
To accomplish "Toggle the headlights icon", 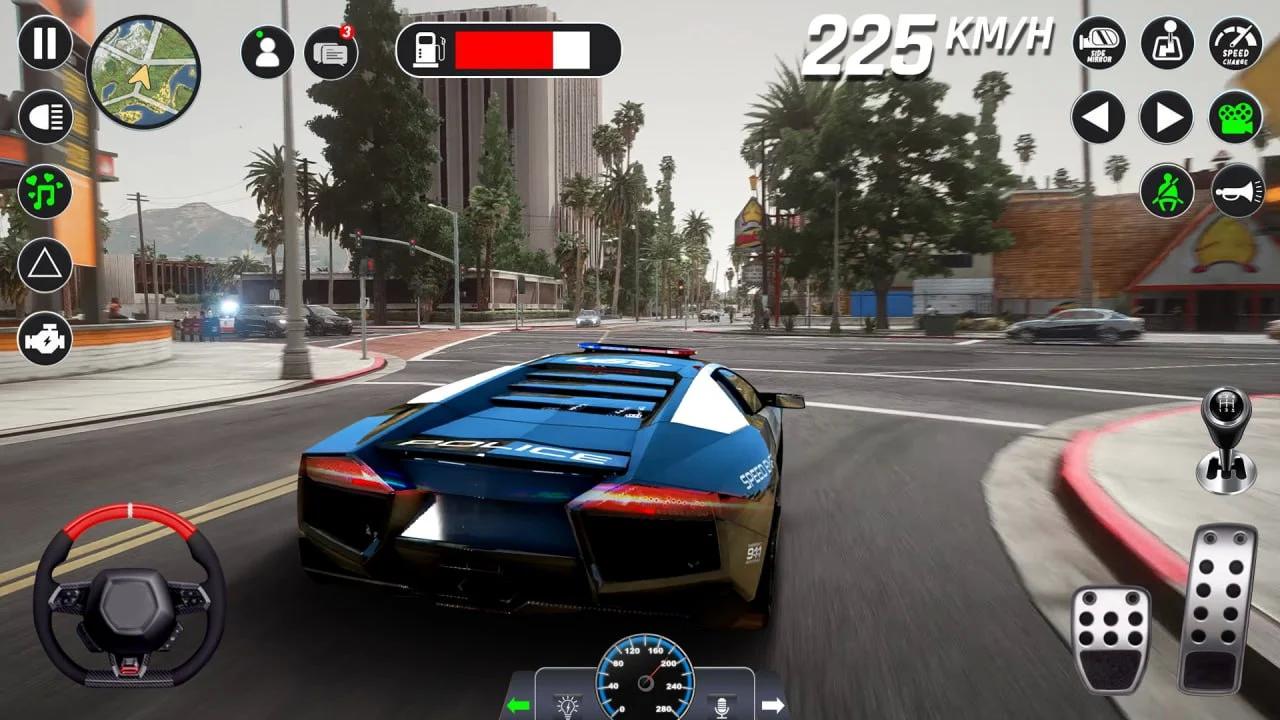I will point(45,117).
